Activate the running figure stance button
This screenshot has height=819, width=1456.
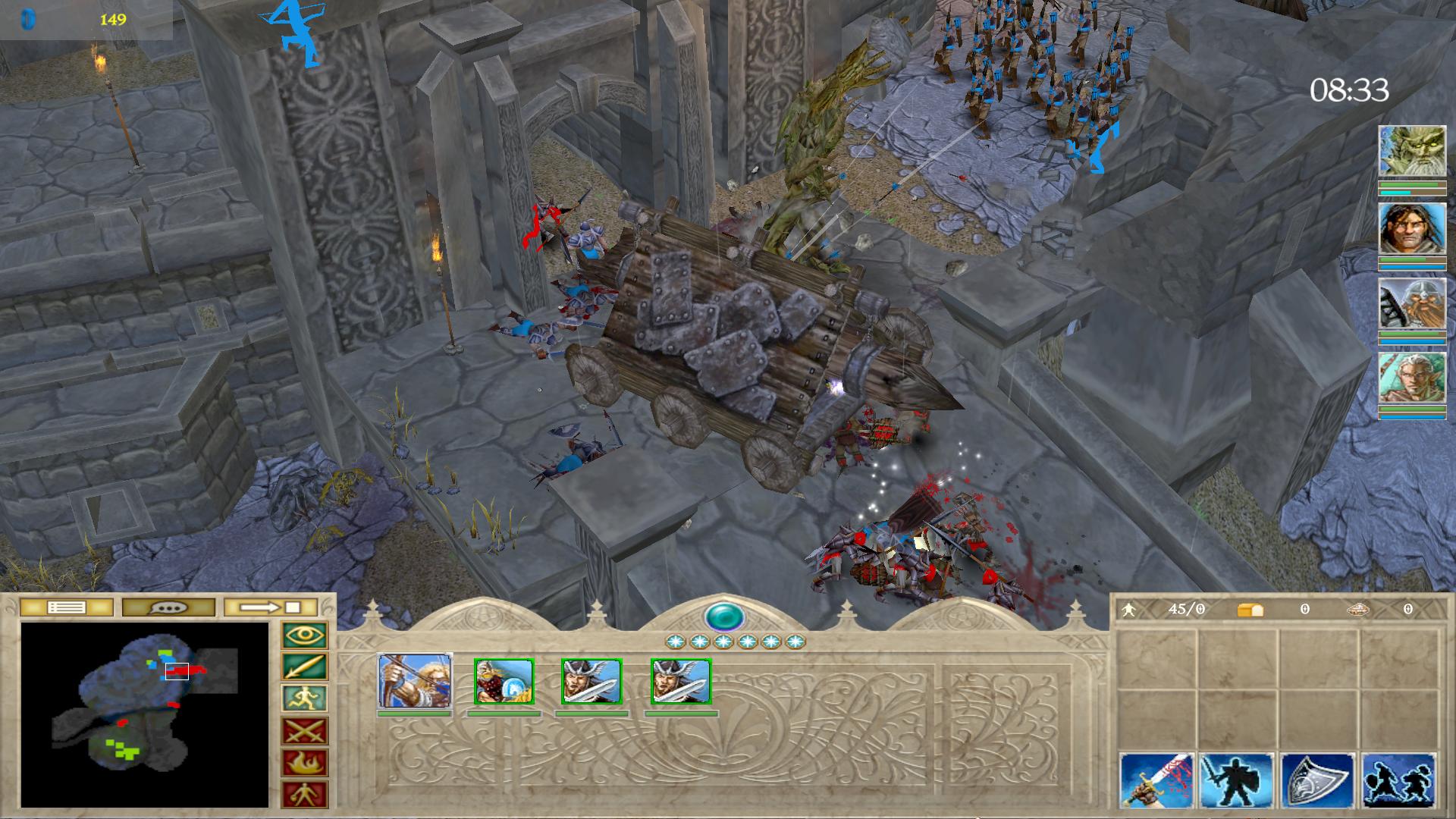pyautogui.click(x=305, y=699)
